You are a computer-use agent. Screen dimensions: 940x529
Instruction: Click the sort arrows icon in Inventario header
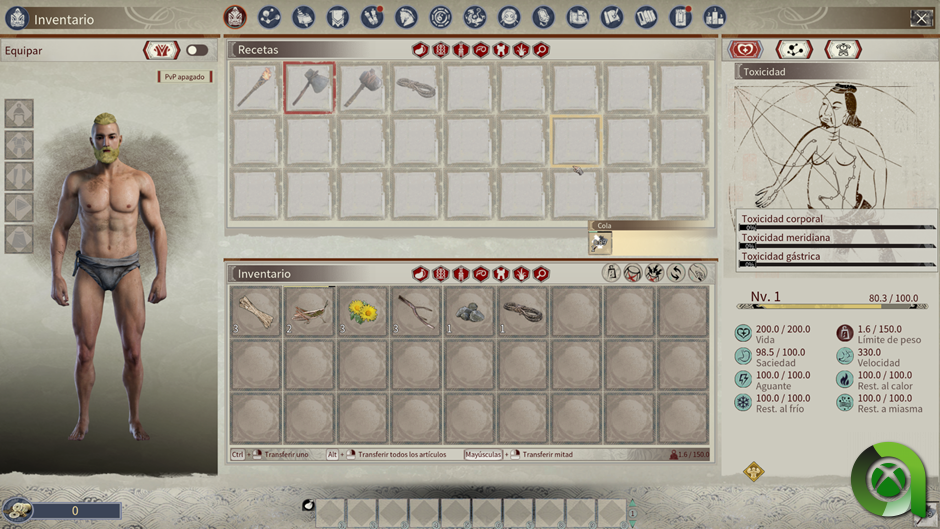tap(676, 273)
